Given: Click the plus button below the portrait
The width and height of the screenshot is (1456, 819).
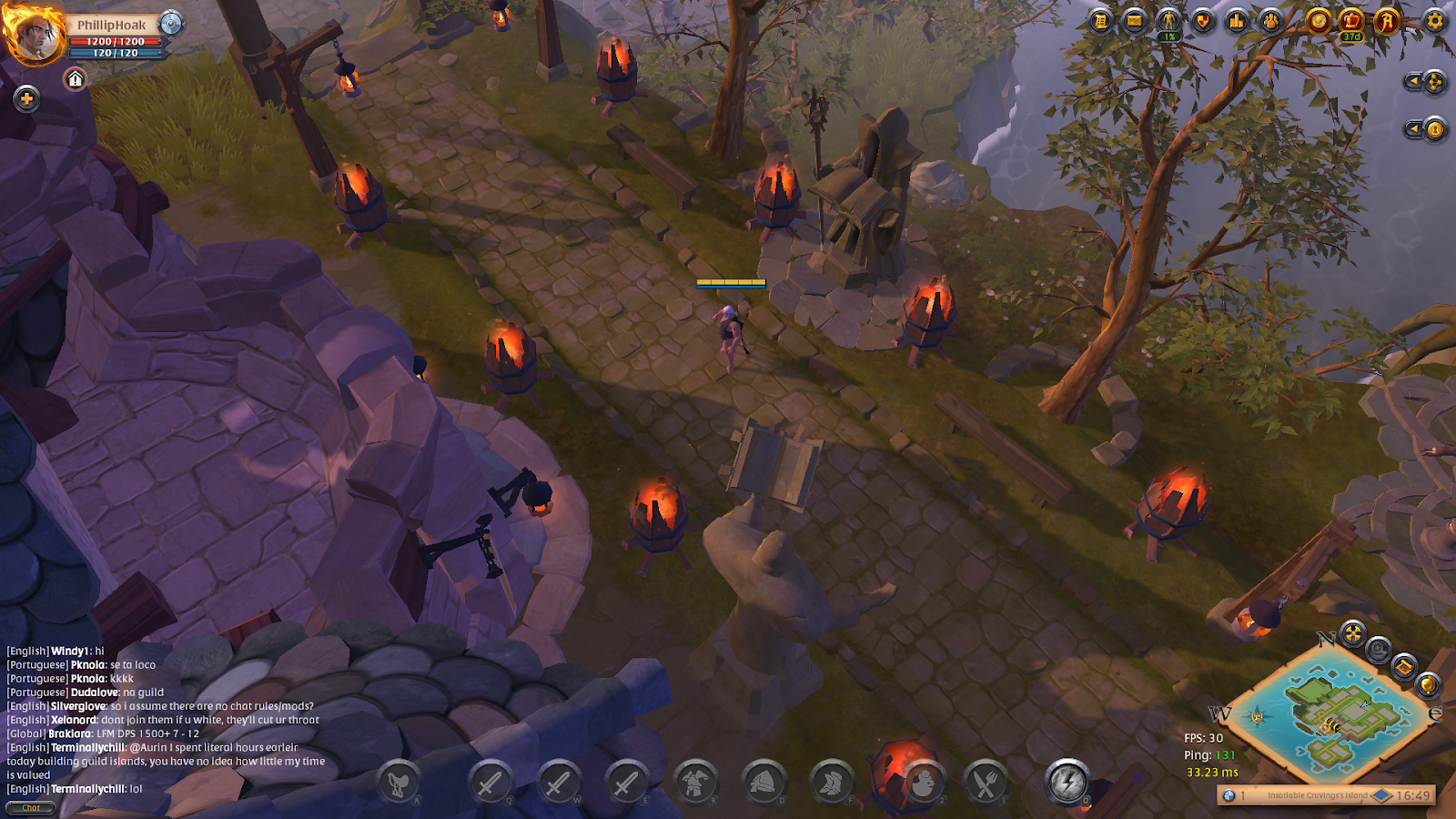Looking at the screenshot, I should coord(26,98).
